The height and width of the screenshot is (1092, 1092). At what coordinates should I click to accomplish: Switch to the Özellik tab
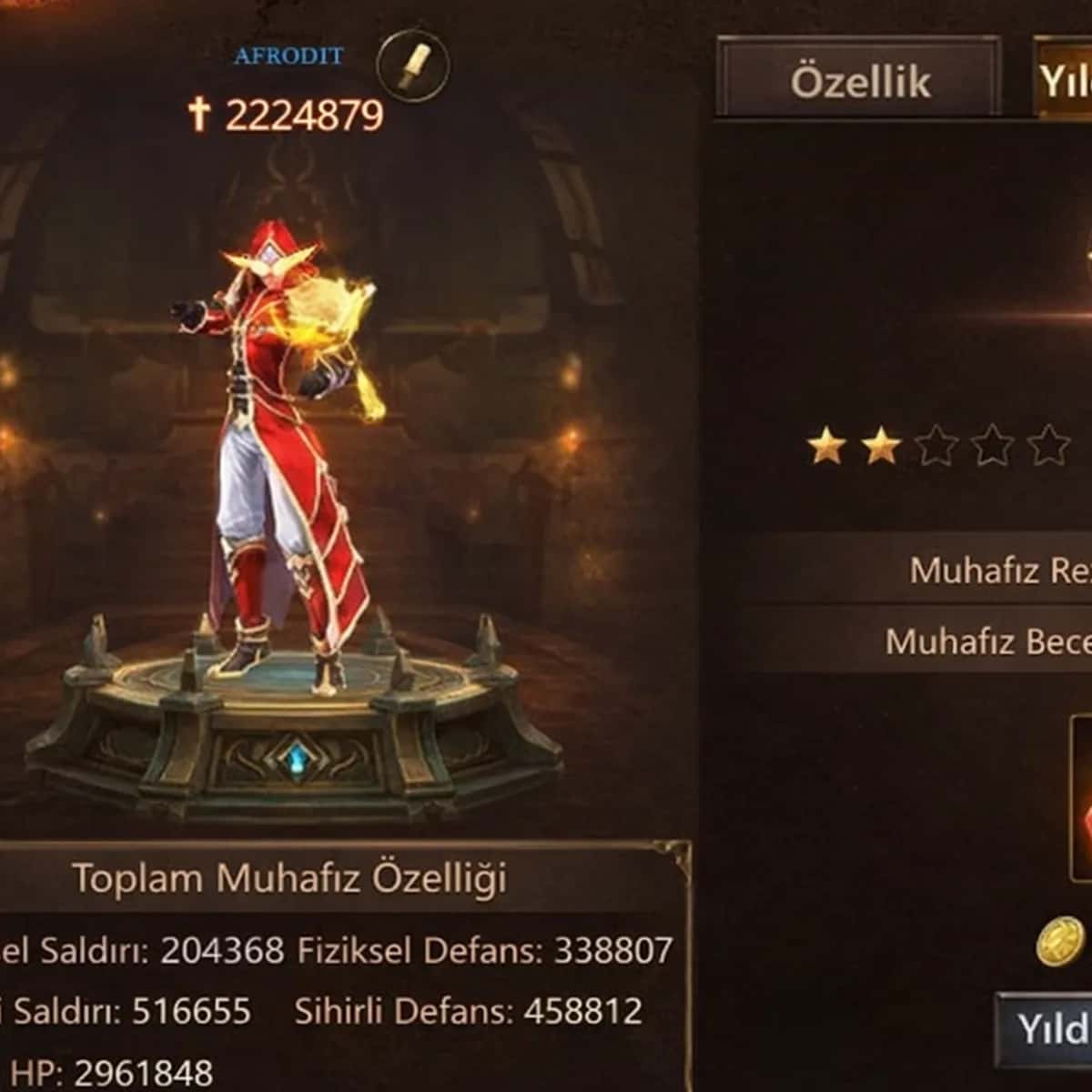859,80
